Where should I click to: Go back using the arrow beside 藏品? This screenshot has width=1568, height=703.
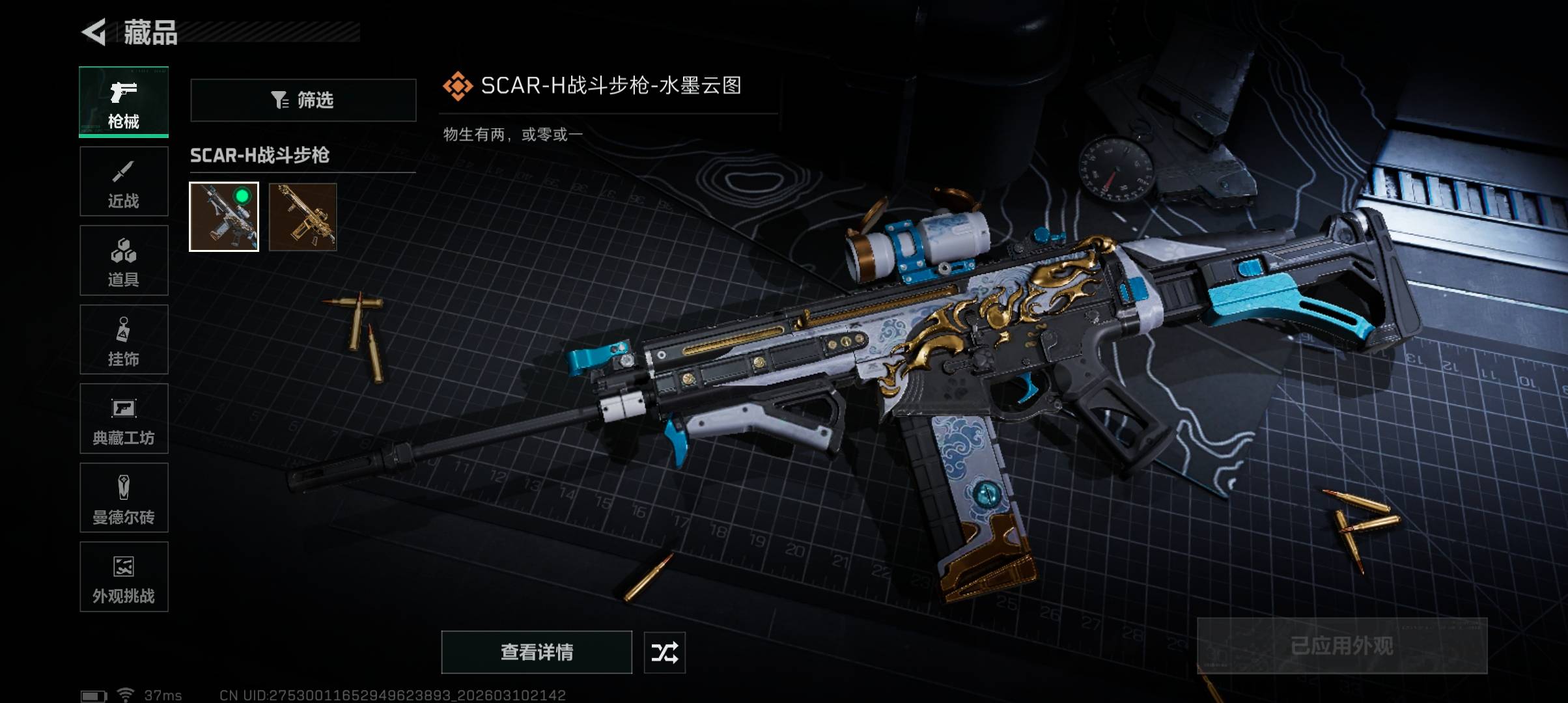pos(94,32)
